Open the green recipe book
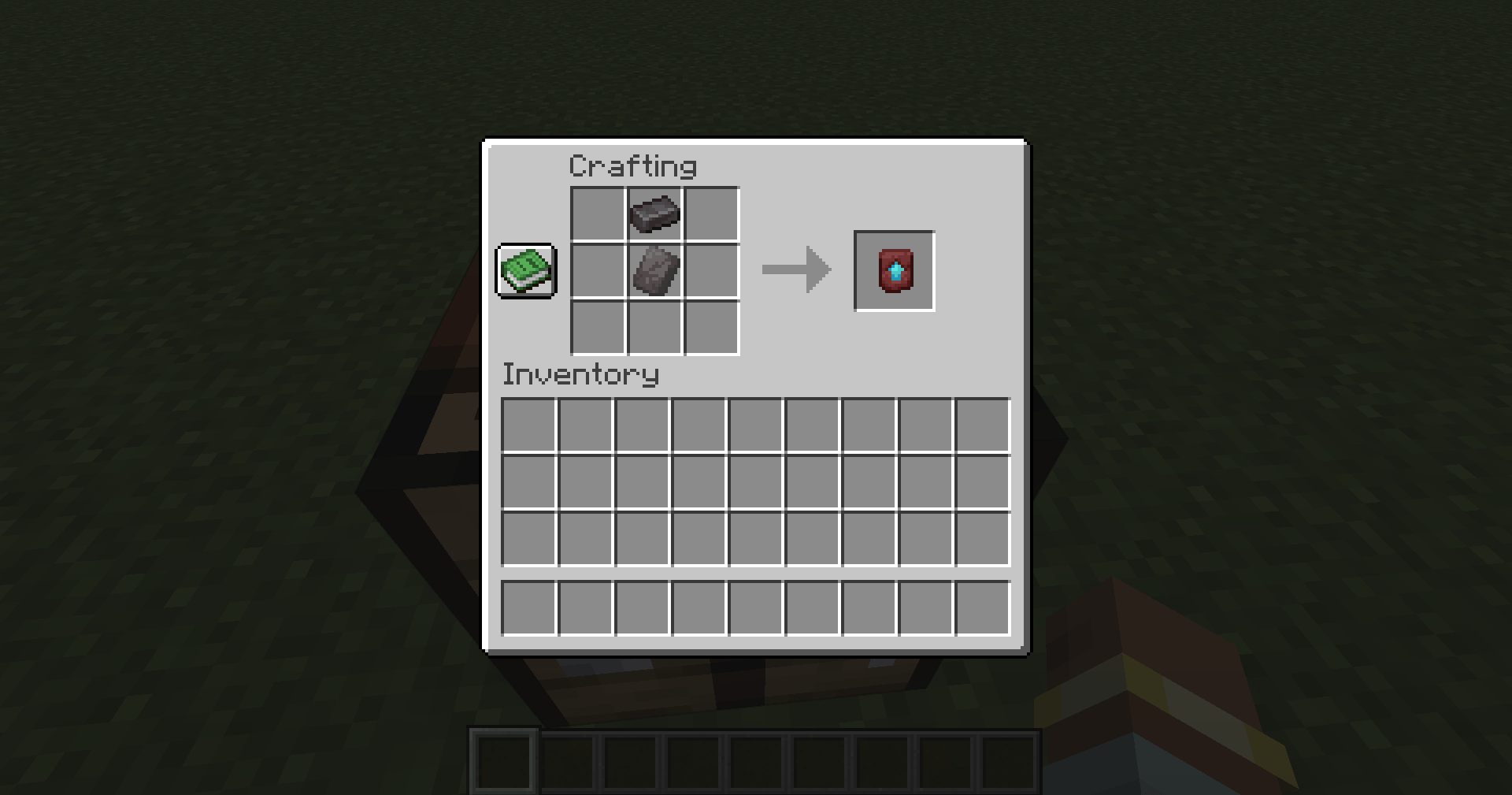Viewport: 1512px width, 795px height. [x=525, y=272]
